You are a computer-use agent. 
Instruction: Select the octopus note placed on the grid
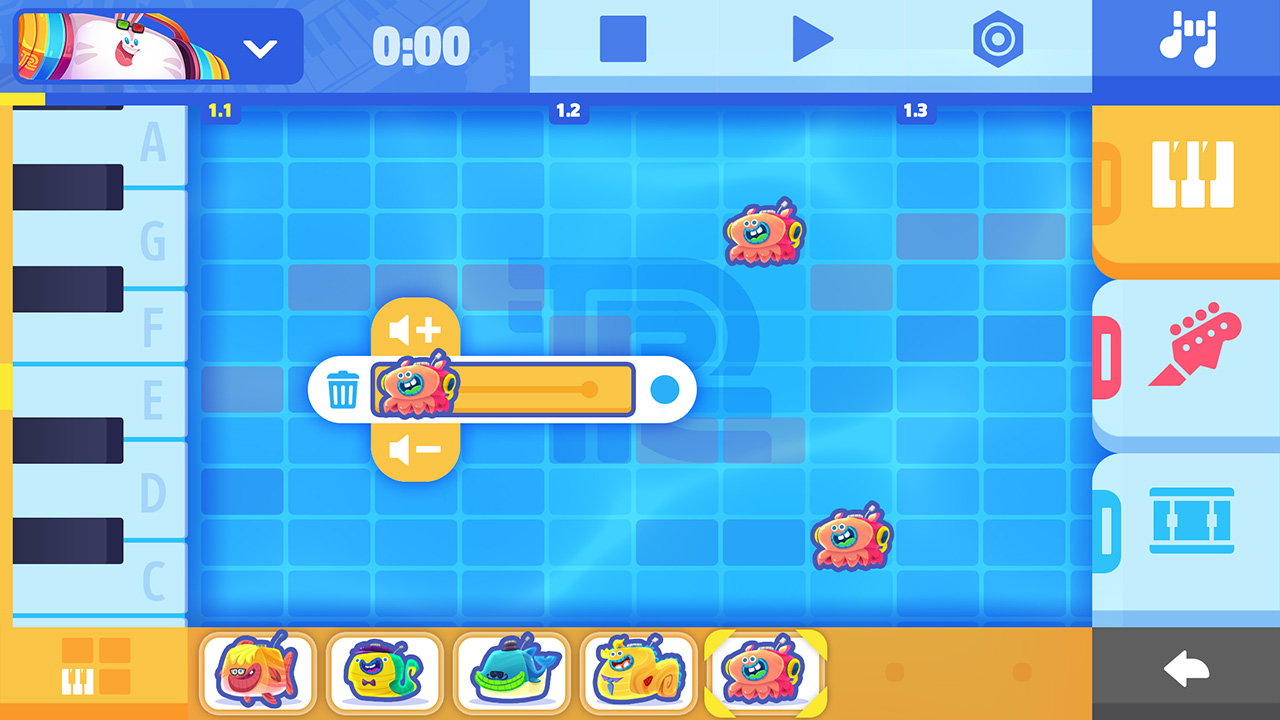coord(762,234)
